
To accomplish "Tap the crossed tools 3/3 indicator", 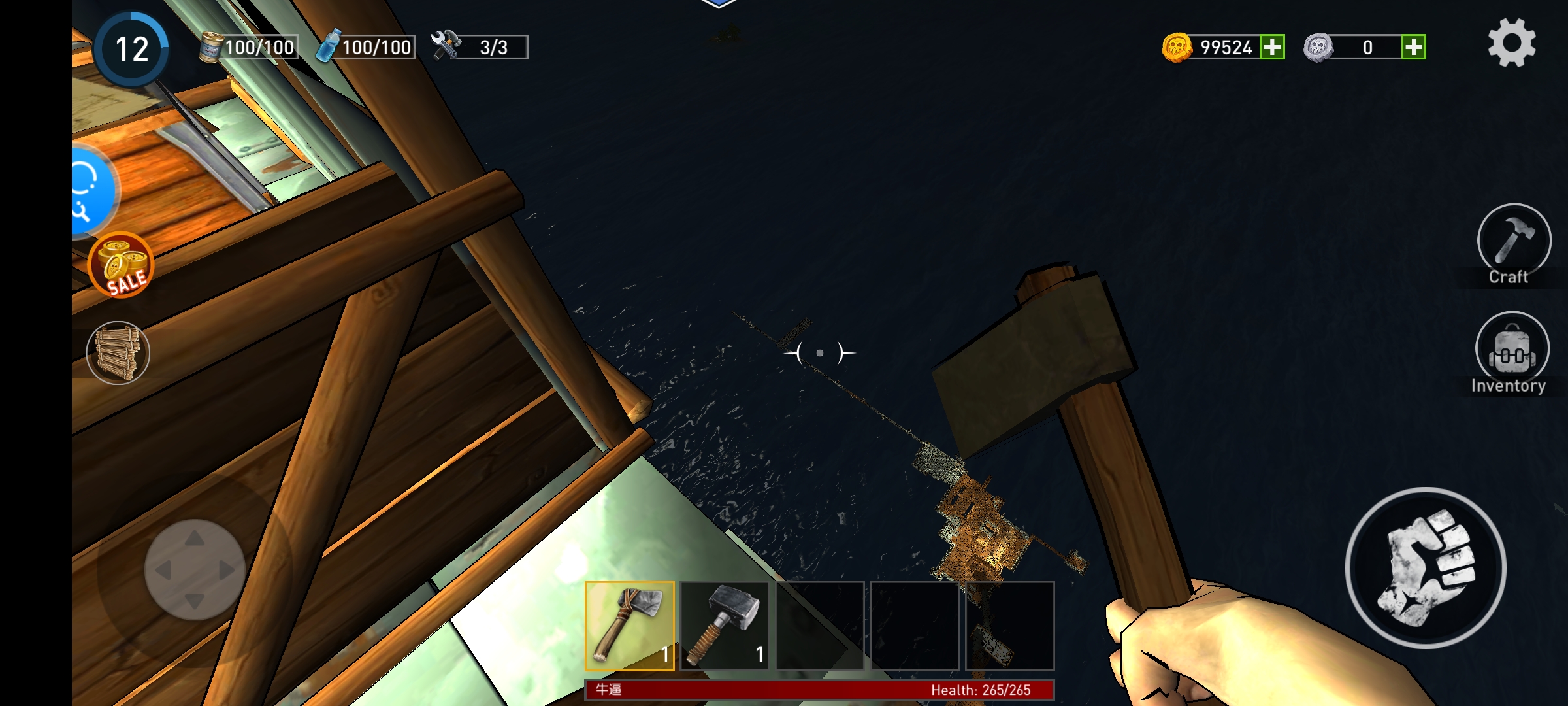I will click(480, 47).
